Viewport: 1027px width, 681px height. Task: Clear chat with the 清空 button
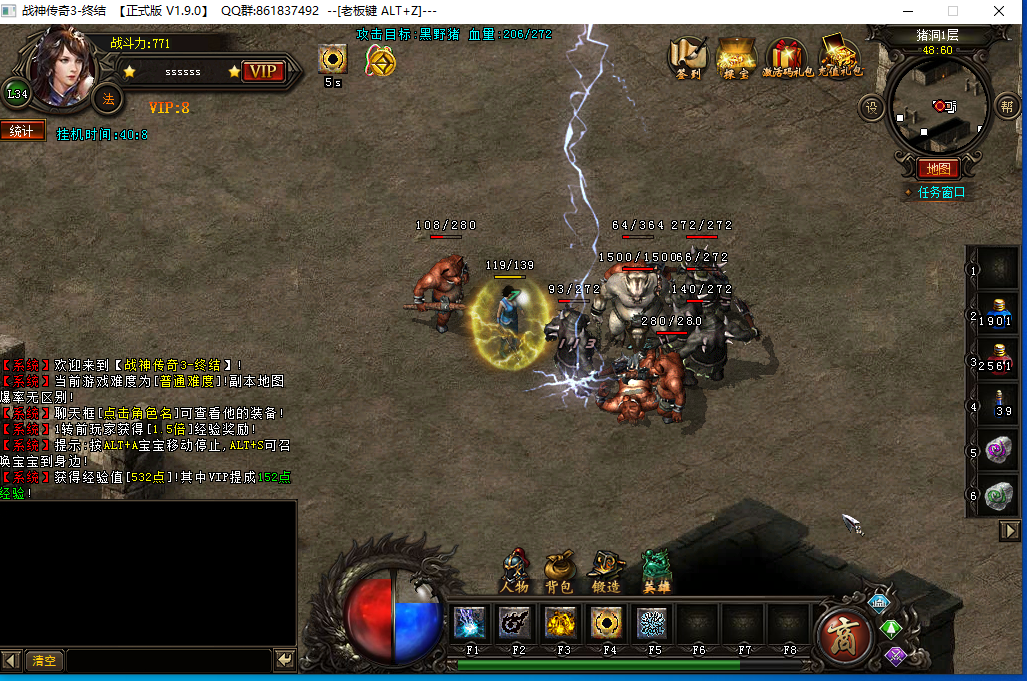tap(44, 661)
